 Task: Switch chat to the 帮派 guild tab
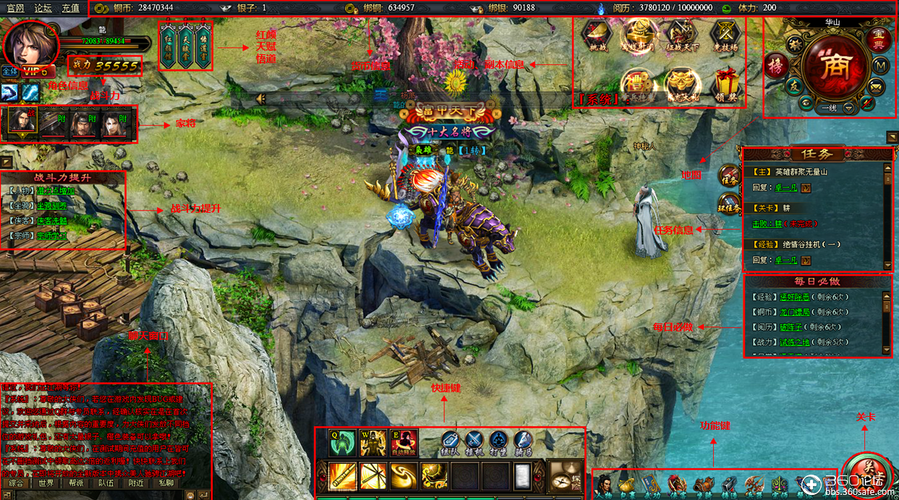coord(77,482)
